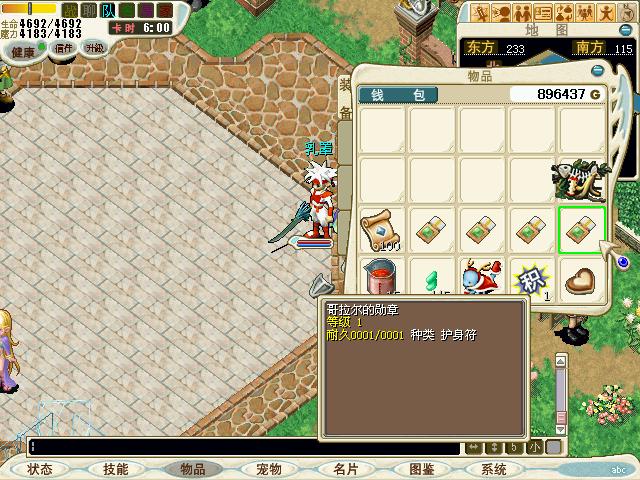Open the 技能 skills menu
The height and width of the screenshot is (480, 640).
click(x=115, y=469)
